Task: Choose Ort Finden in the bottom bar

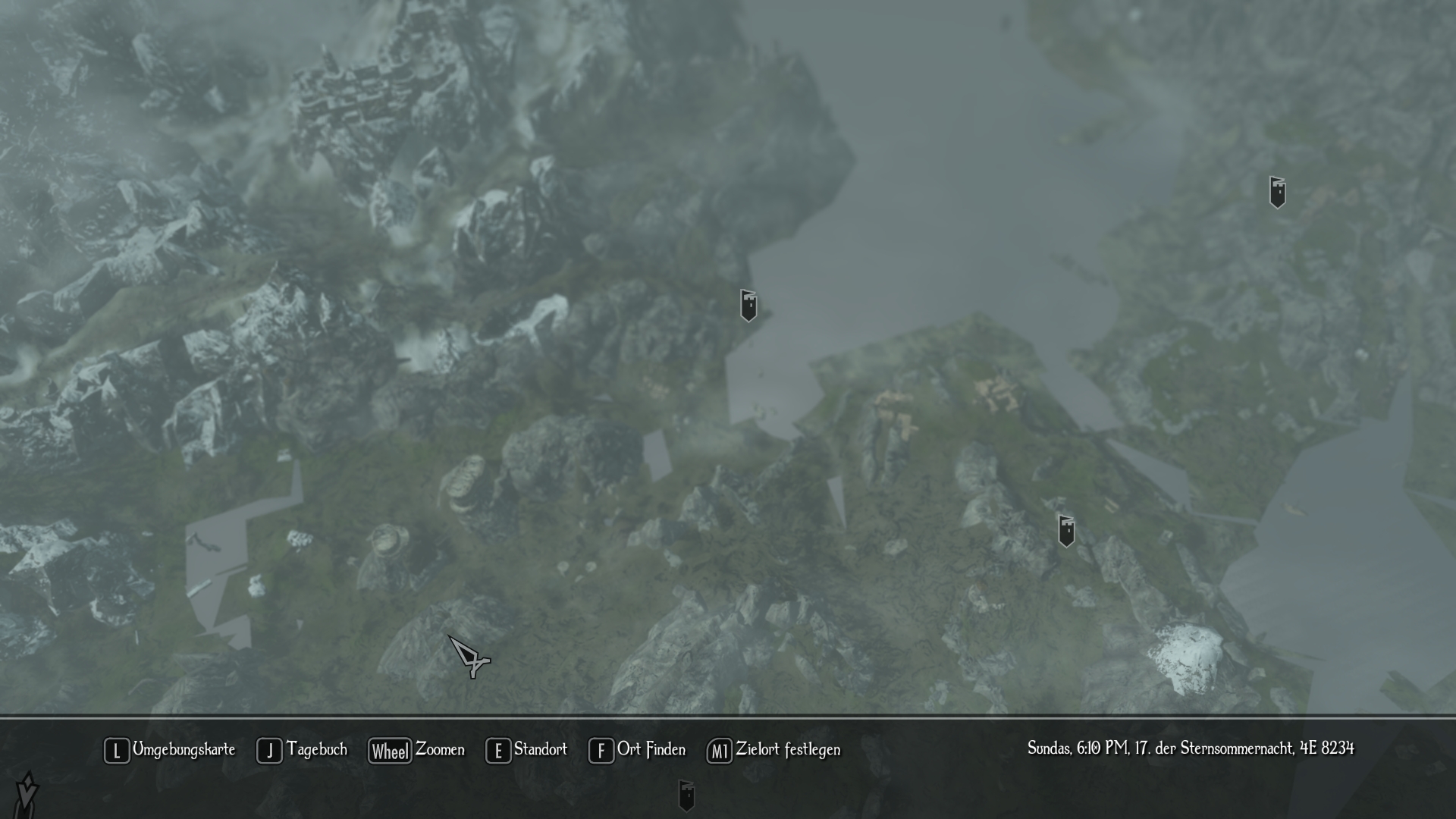Action: 637,750
